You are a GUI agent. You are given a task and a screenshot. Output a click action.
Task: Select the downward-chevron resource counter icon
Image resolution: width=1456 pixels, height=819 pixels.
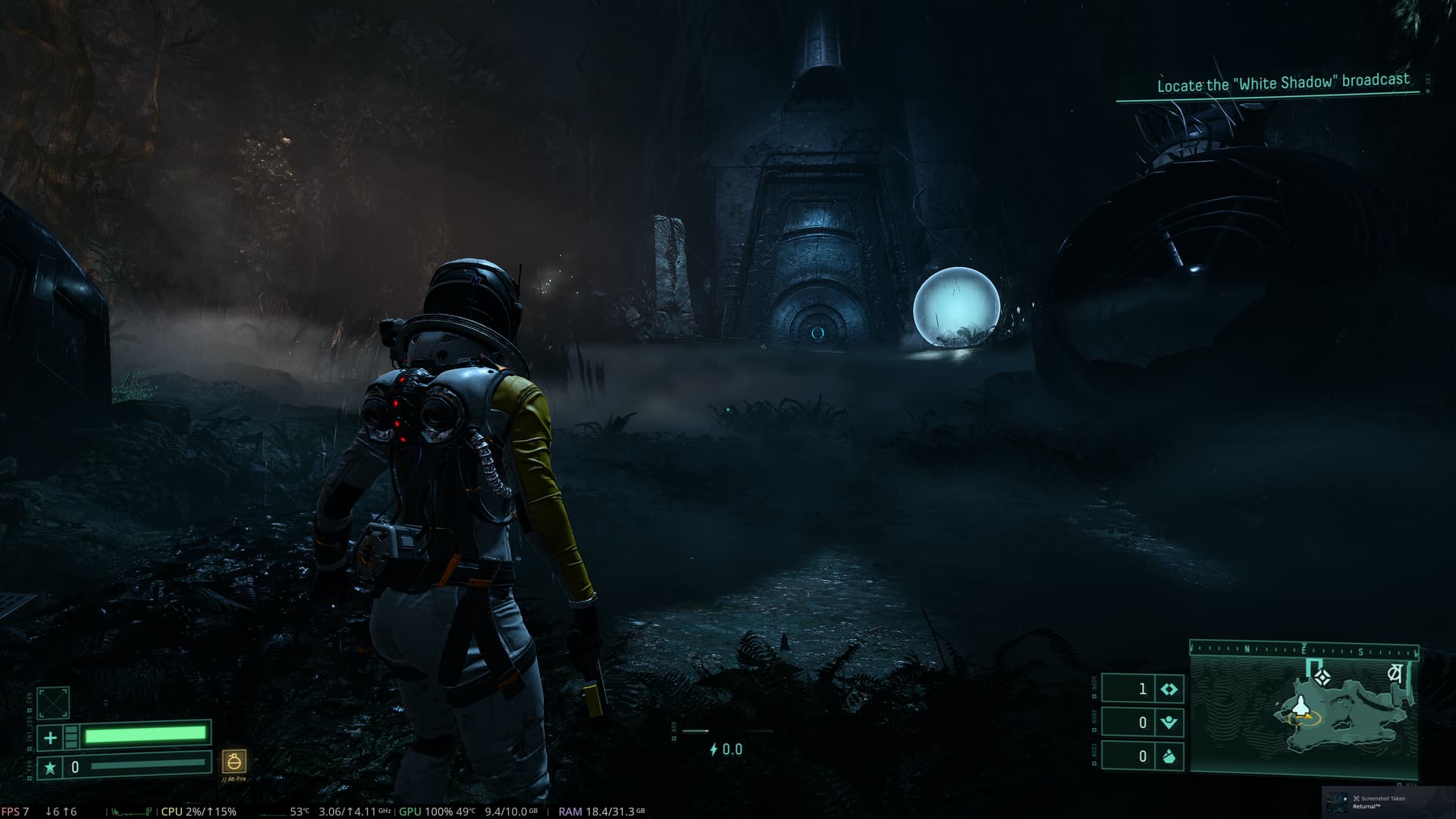1169,723
